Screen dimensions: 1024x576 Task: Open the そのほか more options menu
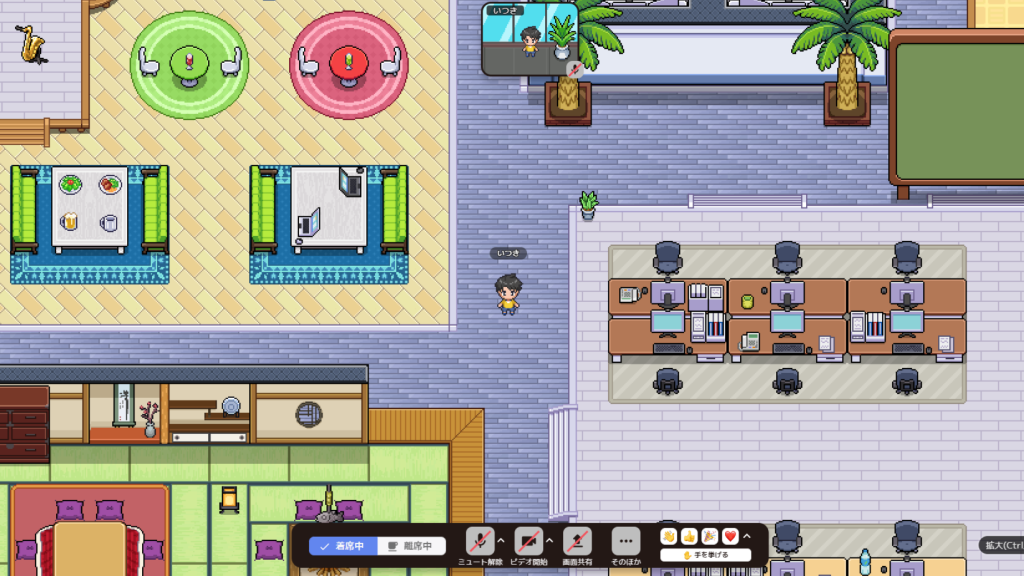(x=625, y=541)
